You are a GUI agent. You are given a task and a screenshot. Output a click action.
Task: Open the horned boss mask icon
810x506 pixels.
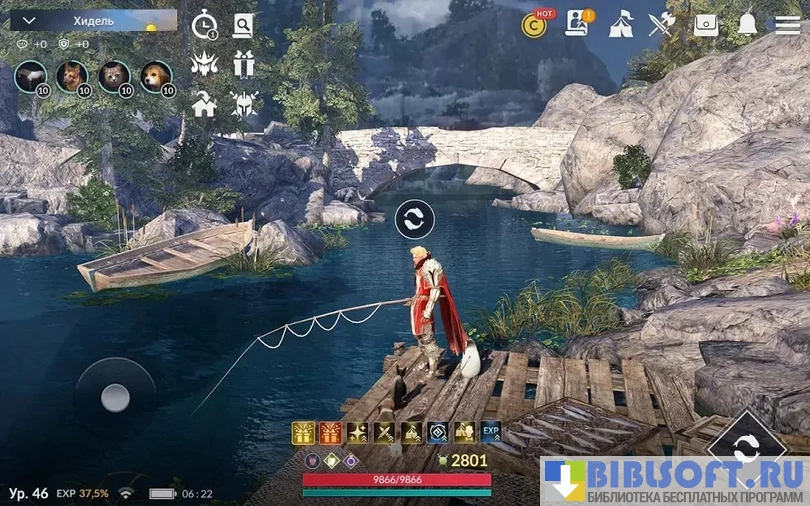pos(205,64)
